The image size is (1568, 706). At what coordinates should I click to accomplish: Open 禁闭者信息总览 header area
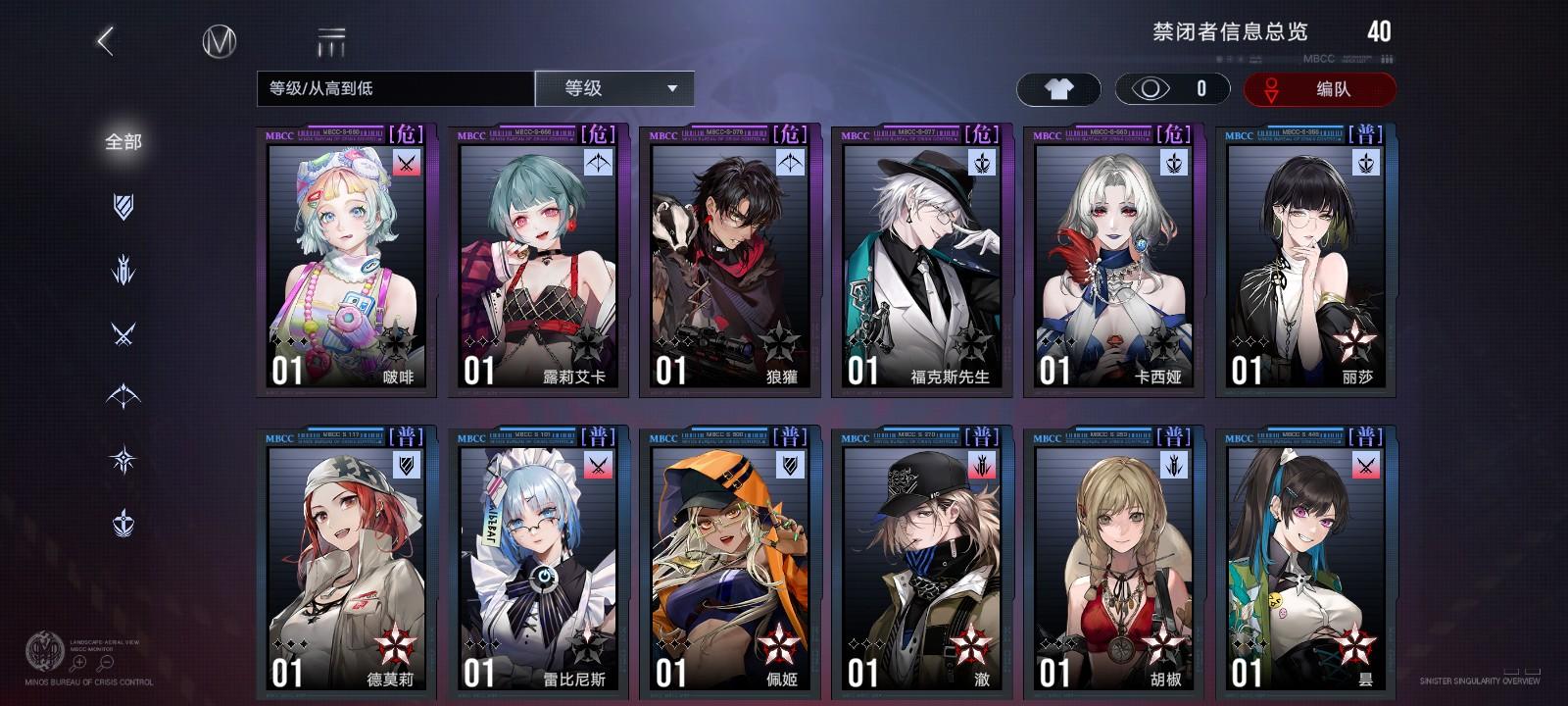(1231, 31)
